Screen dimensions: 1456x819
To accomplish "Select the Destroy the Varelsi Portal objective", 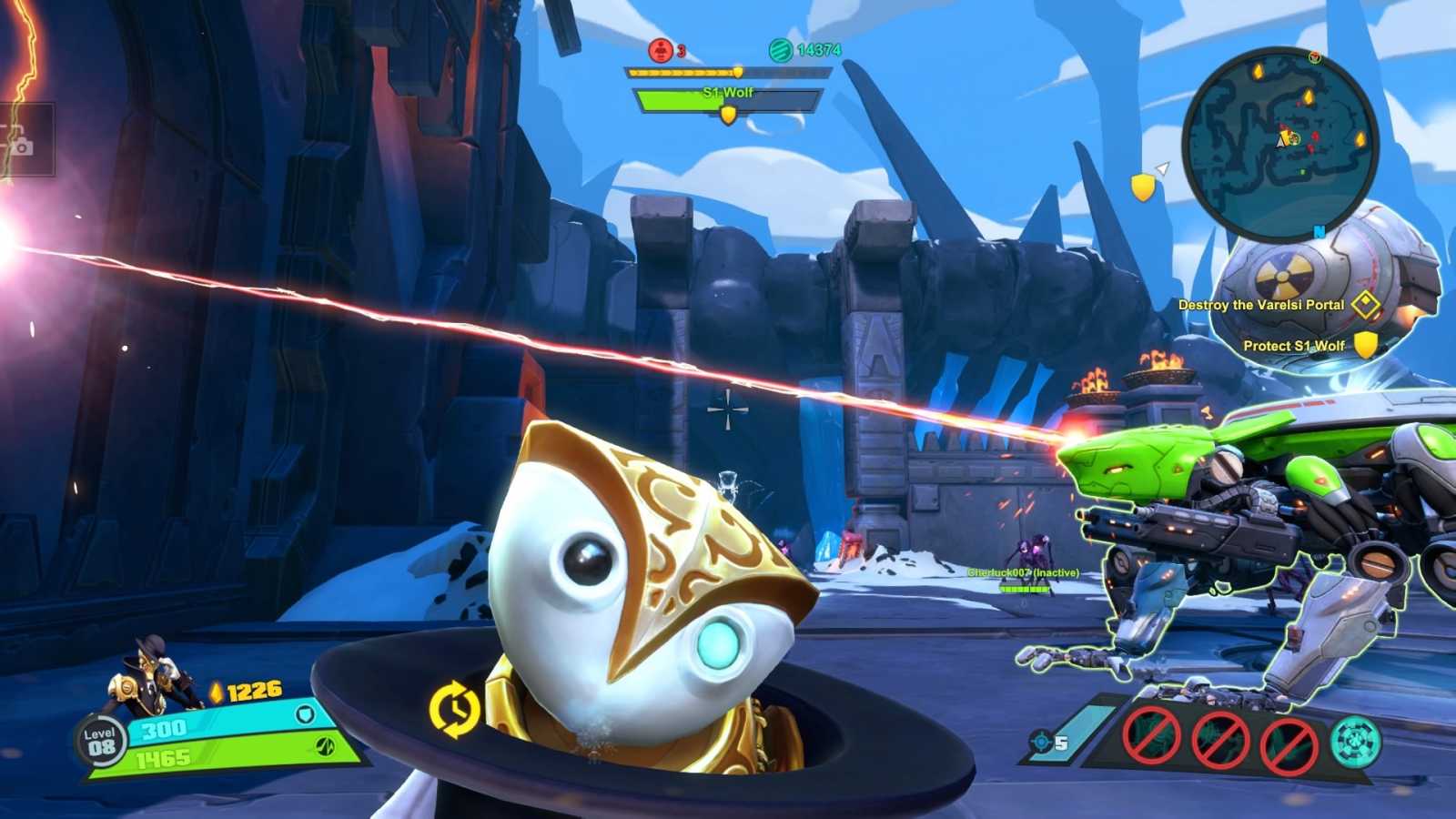I will tap(1261, 305).
